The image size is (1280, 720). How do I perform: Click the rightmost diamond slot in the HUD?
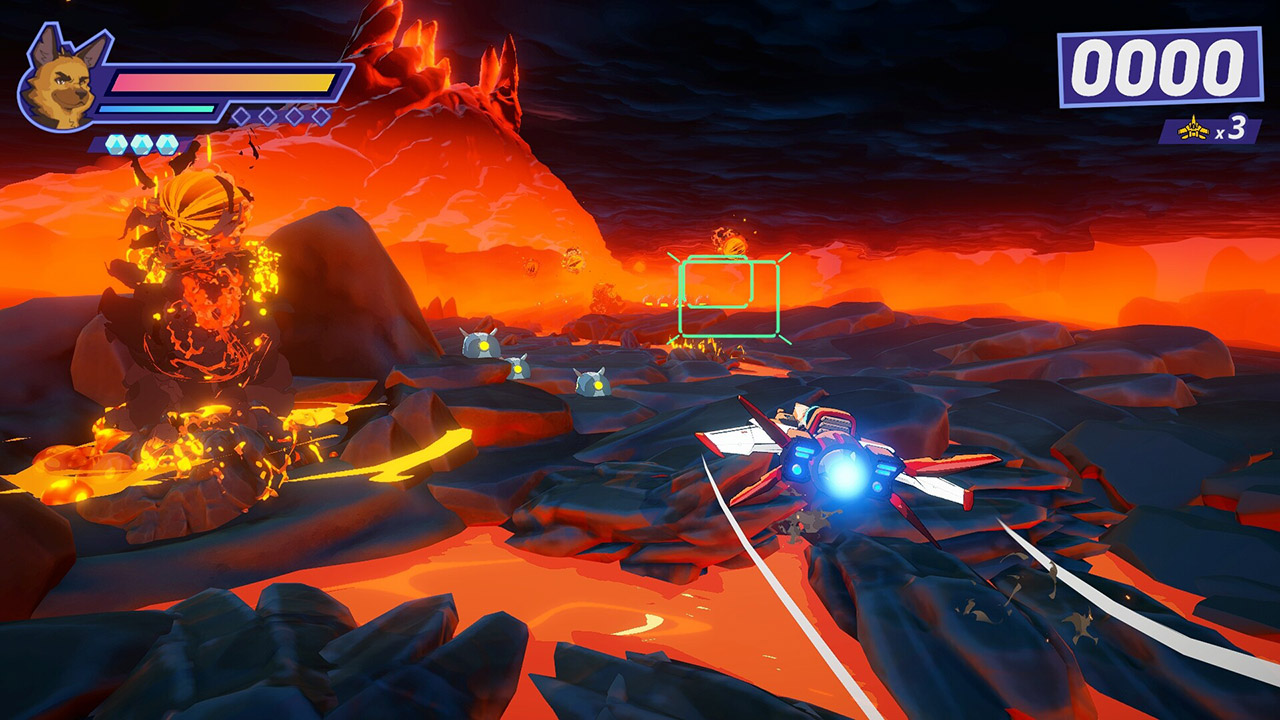pyautogui.click(x=319, y=115)
